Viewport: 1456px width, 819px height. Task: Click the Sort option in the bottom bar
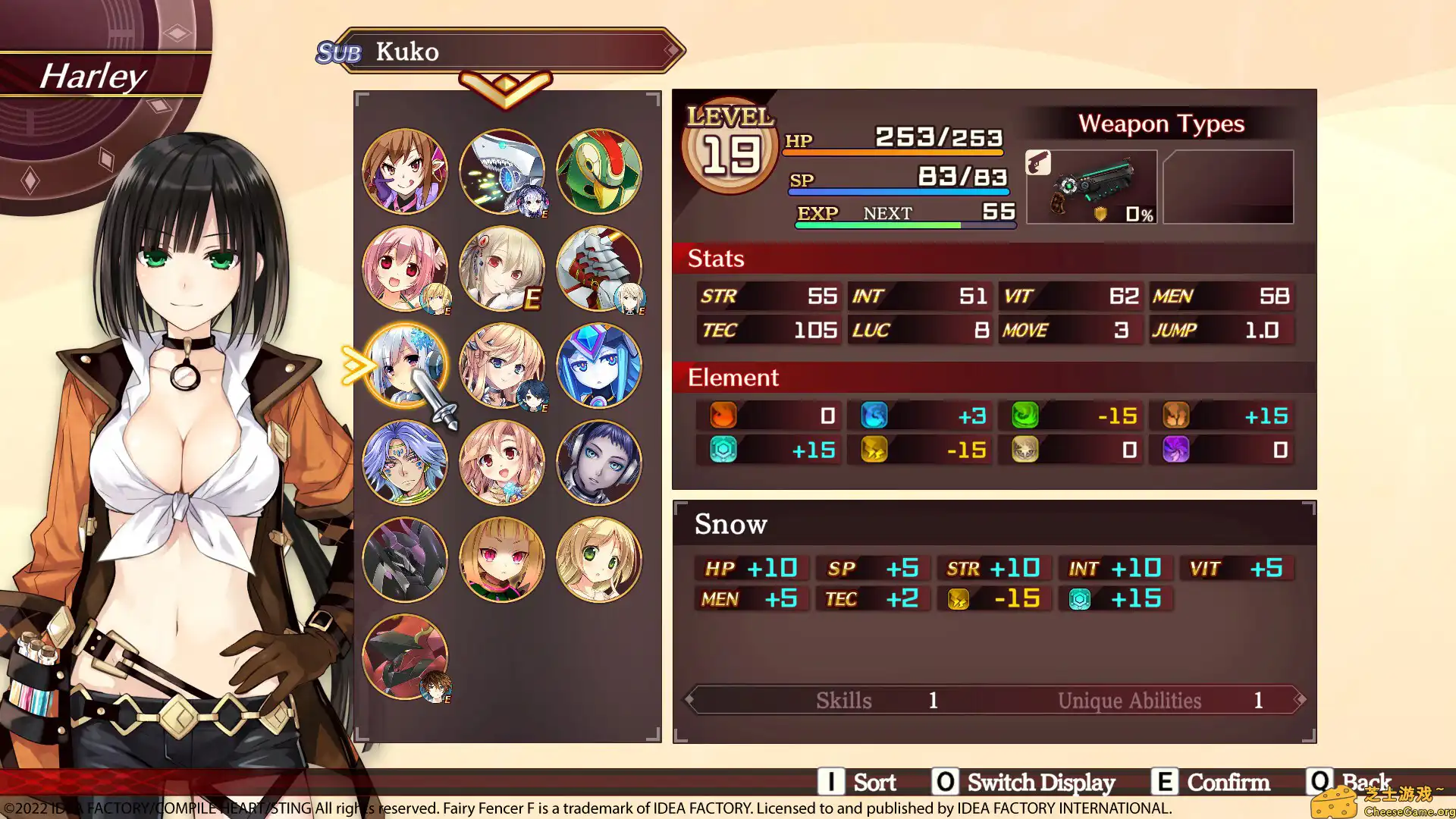[x=875, y=782]
